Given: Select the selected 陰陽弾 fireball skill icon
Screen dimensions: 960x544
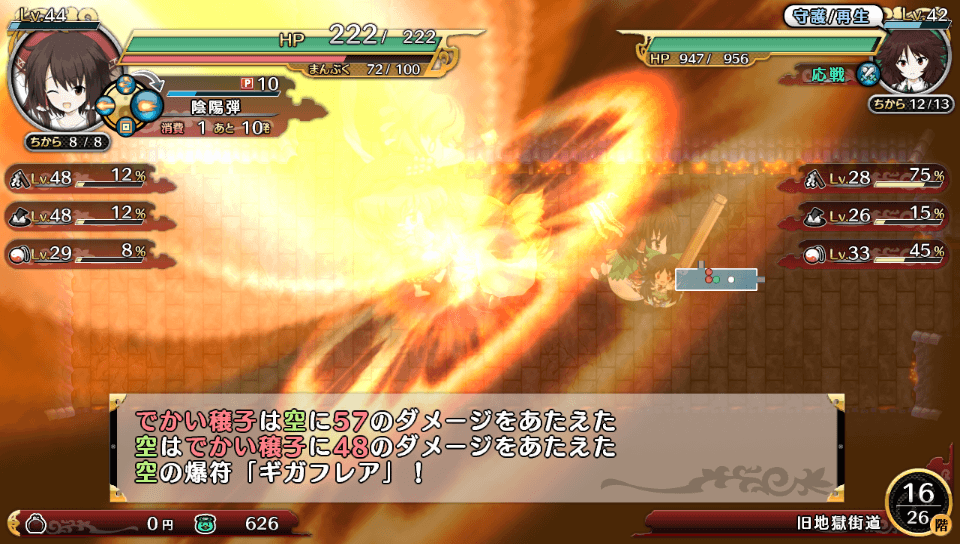Looking at the screenshot, I should [147, 103].
